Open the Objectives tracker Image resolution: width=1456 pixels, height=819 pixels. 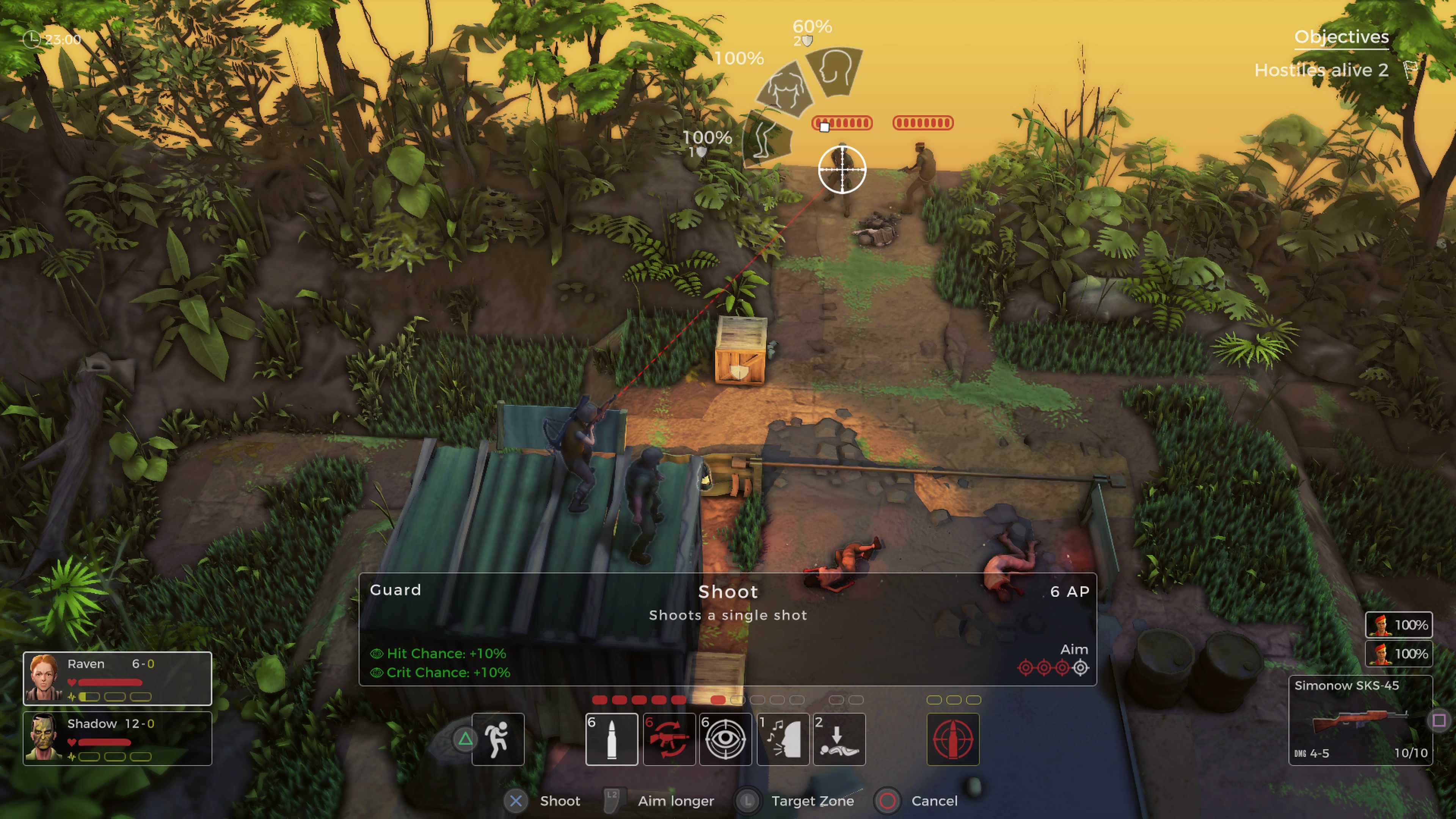click(x=1341, y=37)
